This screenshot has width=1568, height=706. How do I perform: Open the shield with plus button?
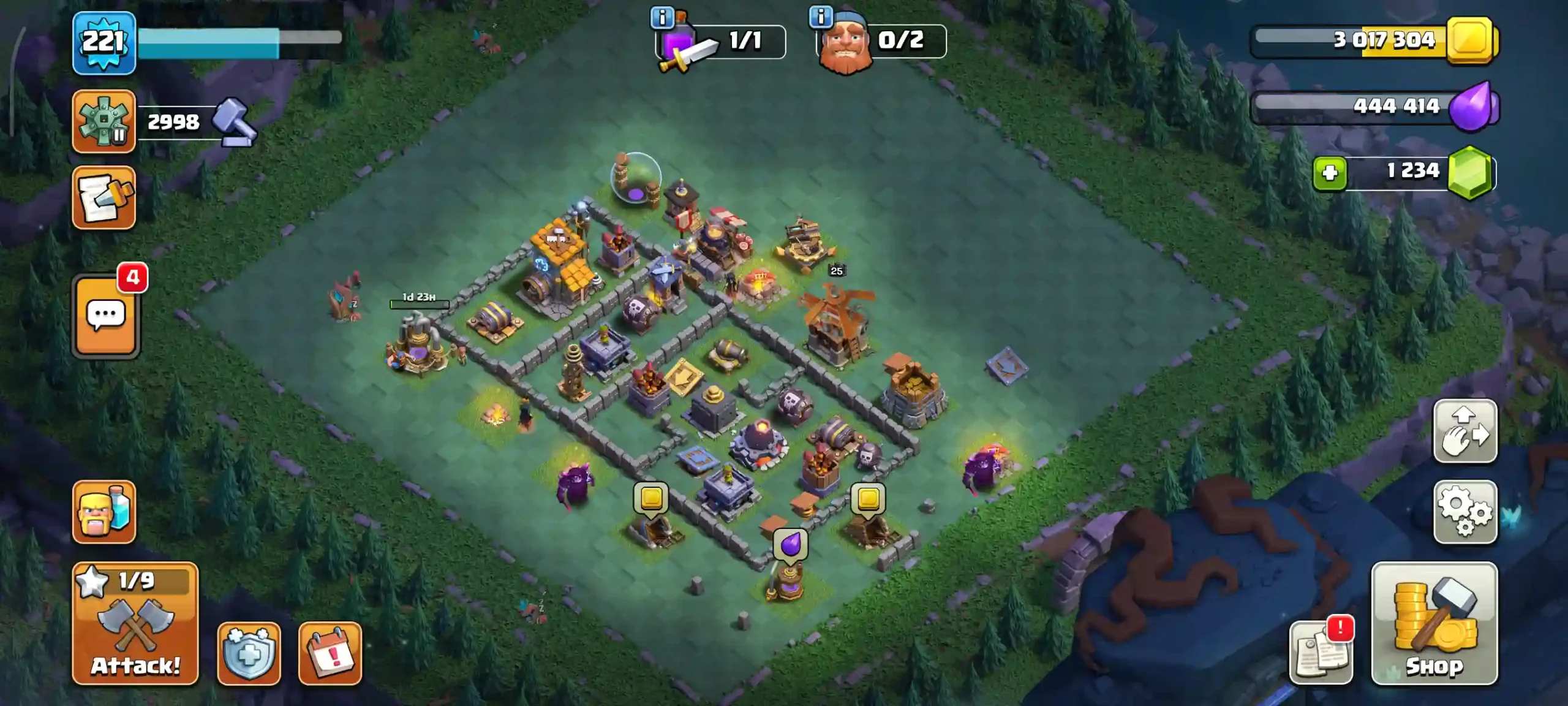coord(249,653)
